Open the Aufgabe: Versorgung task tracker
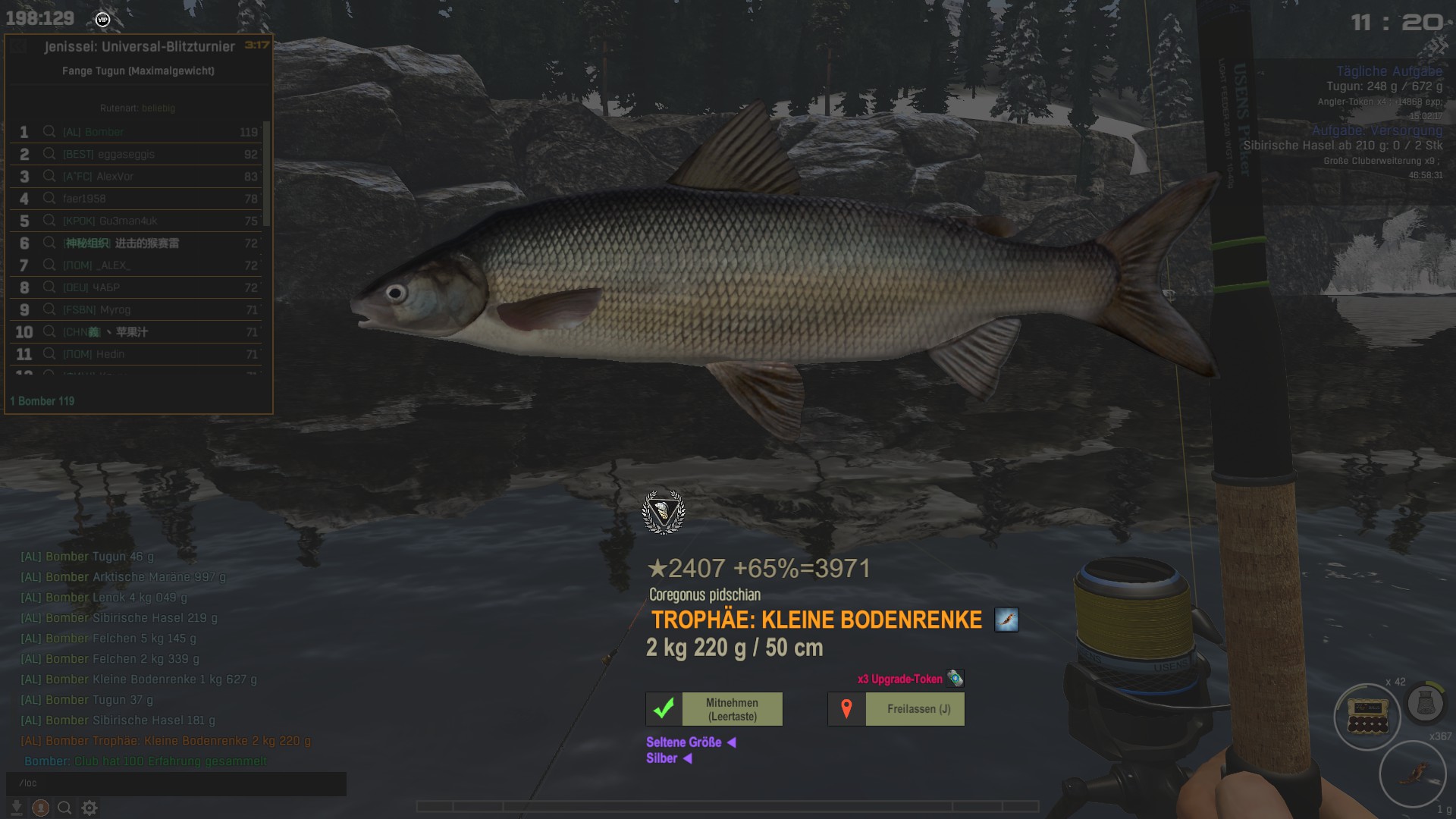The height and width of the screenshot is (819, 1456). coord(1376,130)
